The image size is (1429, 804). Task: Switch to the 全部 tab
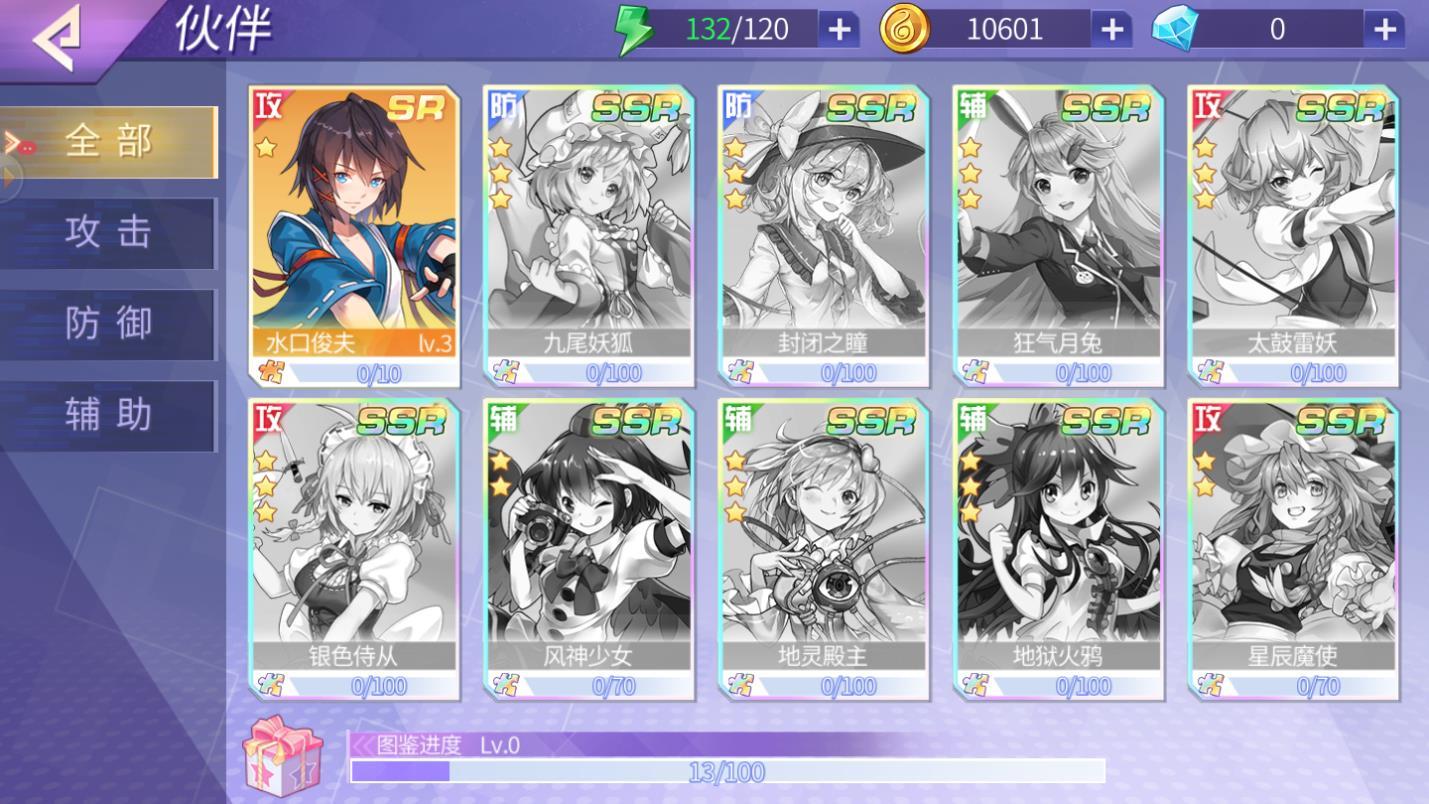(x=109, y=142)
